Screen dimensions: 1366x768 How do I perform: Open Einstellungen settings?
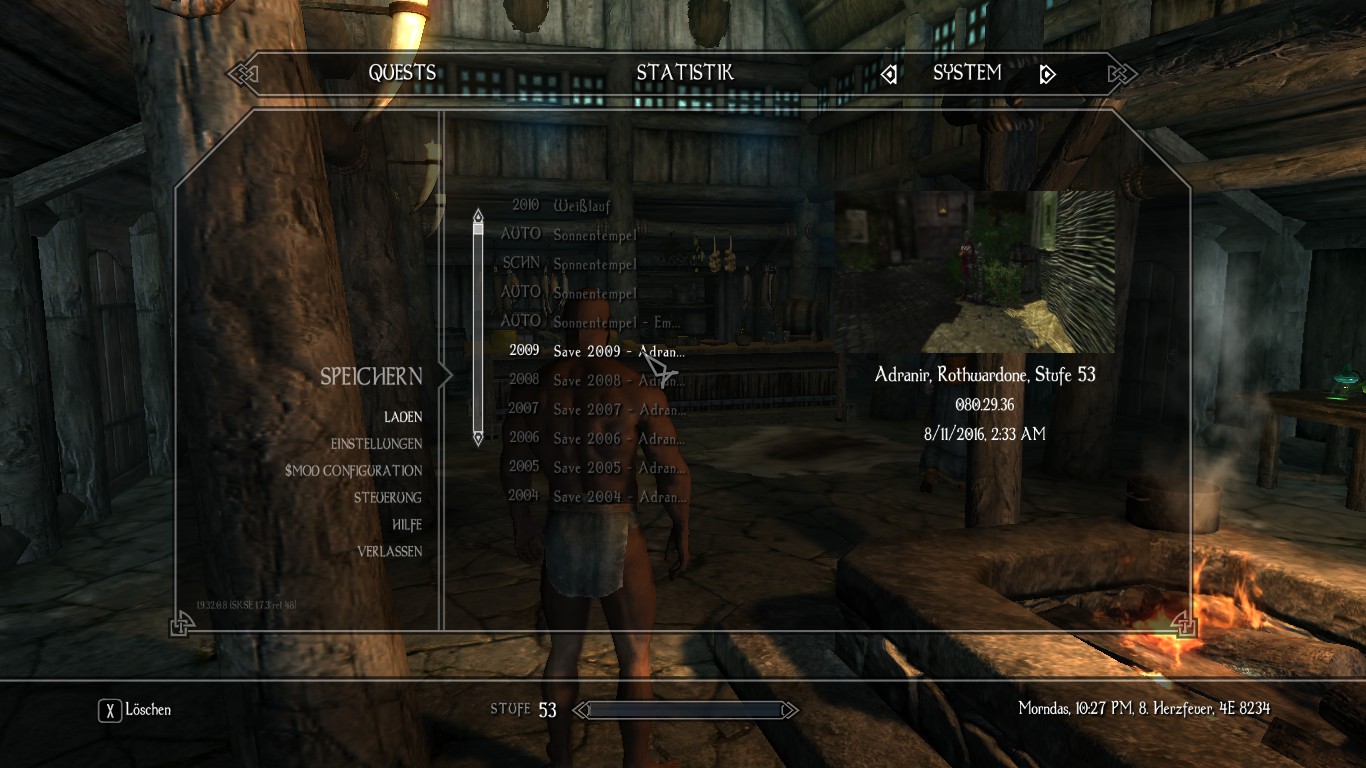point(376,444)
